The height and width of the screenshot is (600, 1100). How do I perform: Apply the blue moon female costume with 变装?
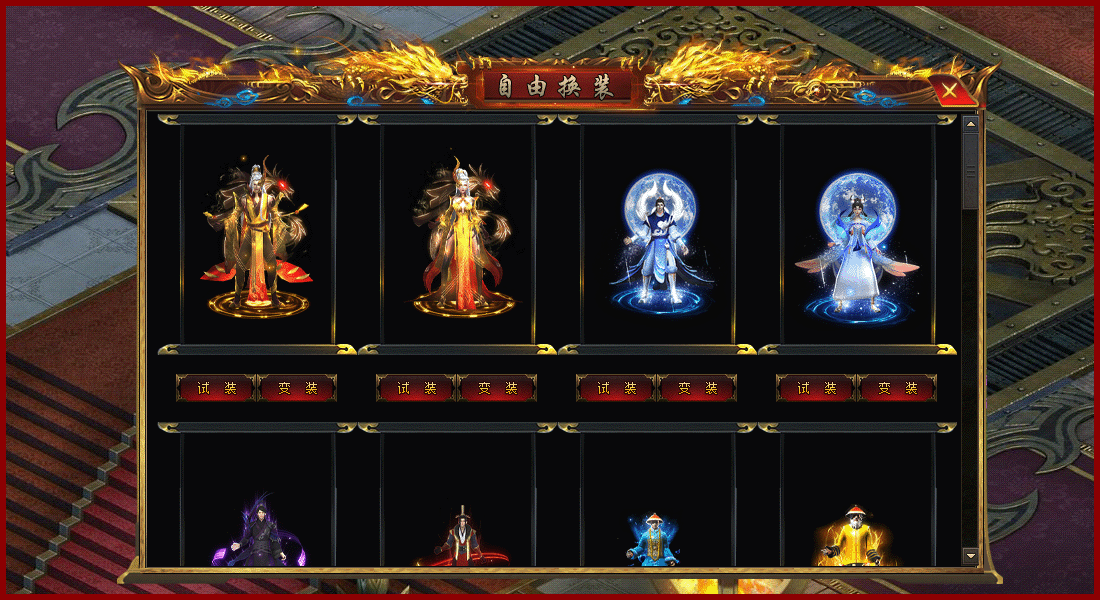click(x=897, y=388)
